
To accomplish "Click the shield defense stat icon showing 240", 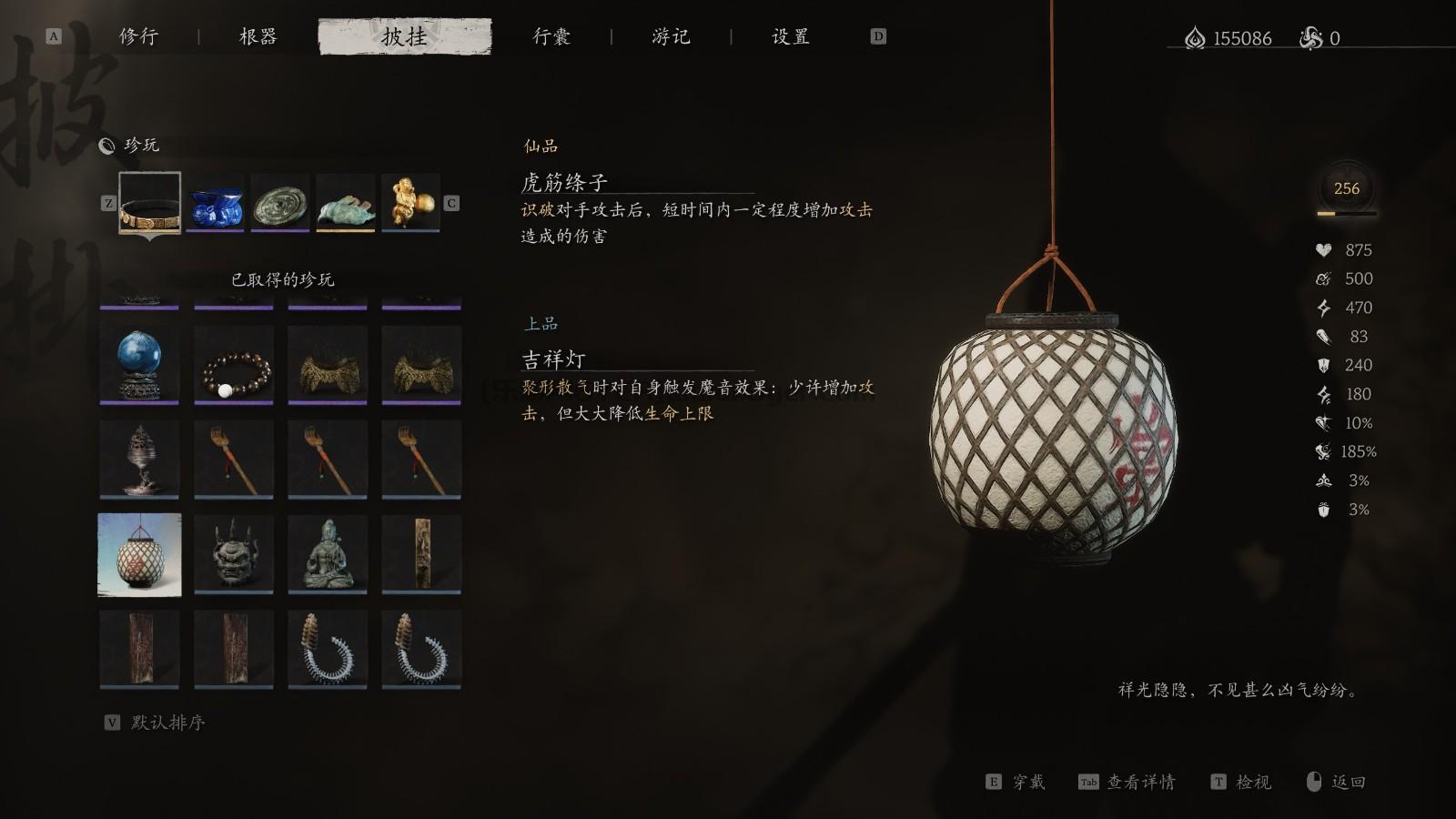I will [1324, 365].
